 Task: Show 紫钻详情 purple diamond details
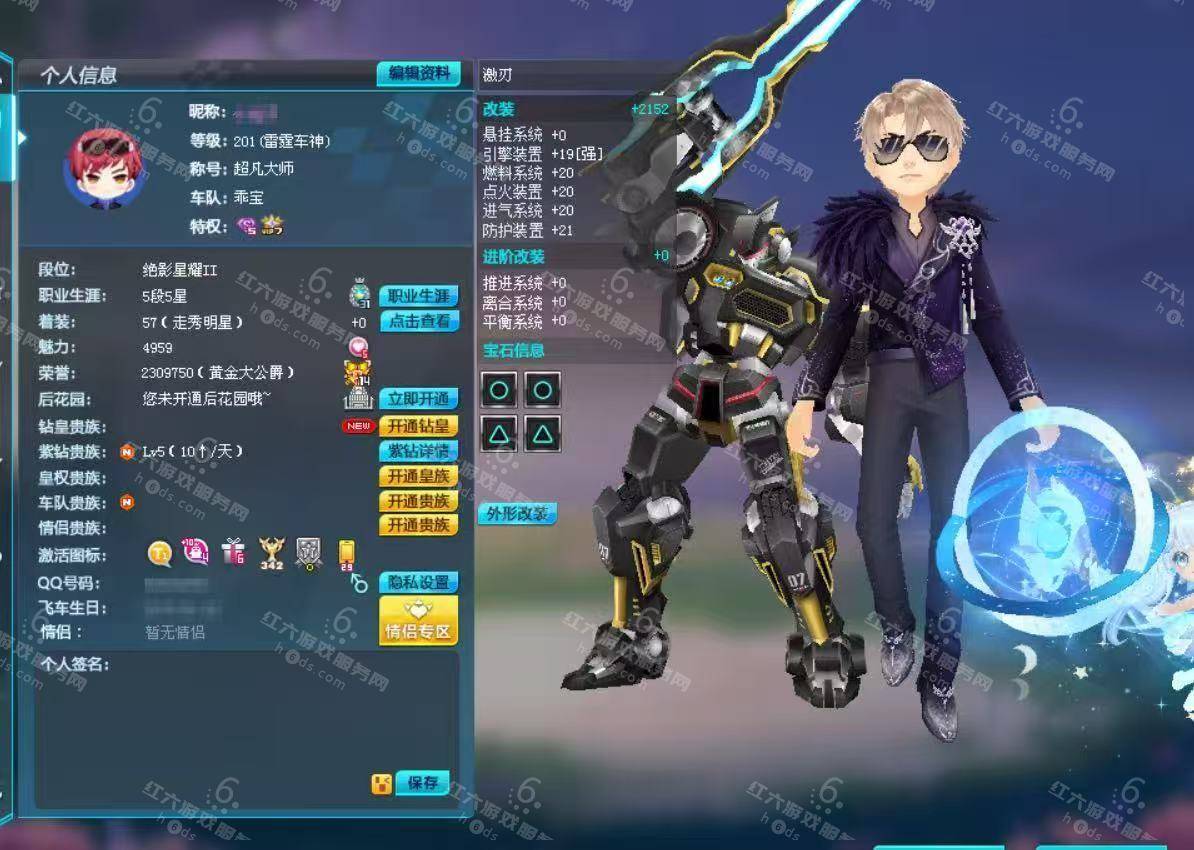tap(419, 451)
